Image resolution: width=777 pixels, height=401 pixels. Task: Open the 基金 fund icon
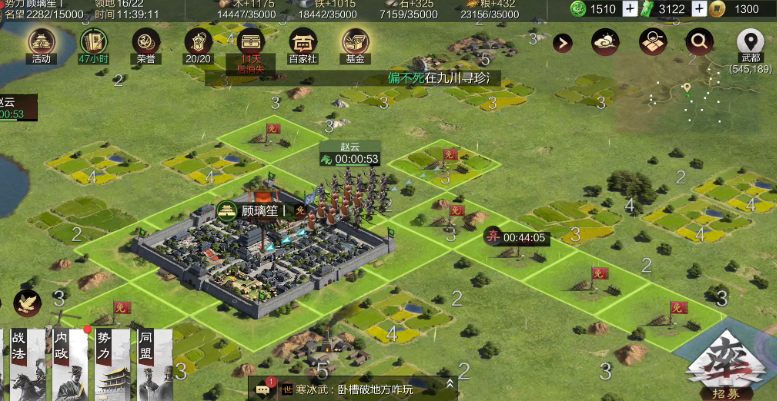[355, 43]
